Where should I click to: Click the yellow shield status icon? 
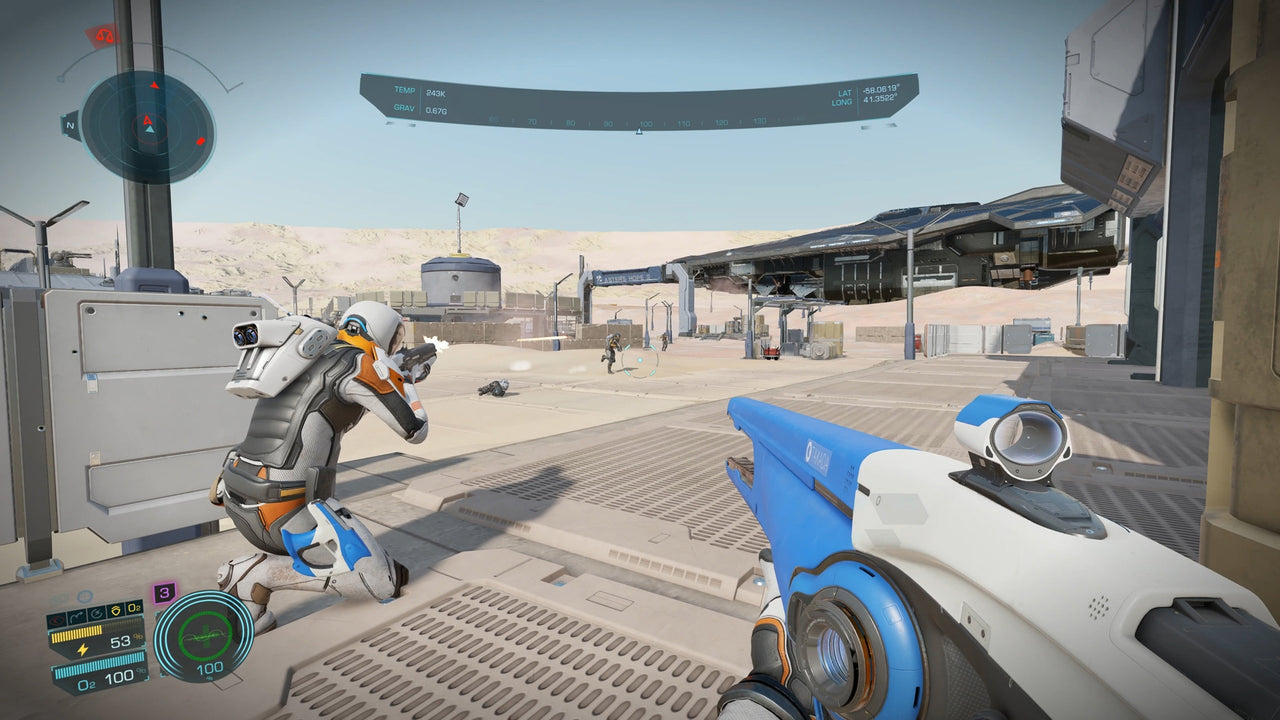click(117, 610)
